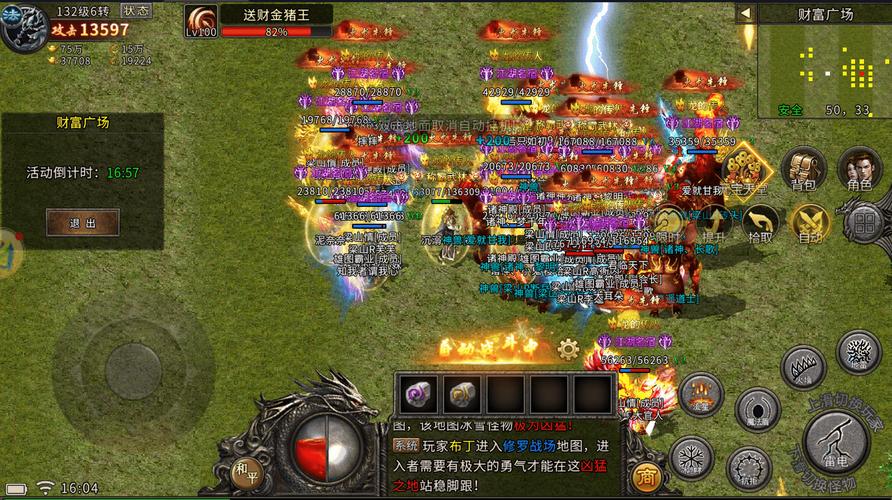
Task: Select the gold scroll quick slot
Action: tap(460, 393)
